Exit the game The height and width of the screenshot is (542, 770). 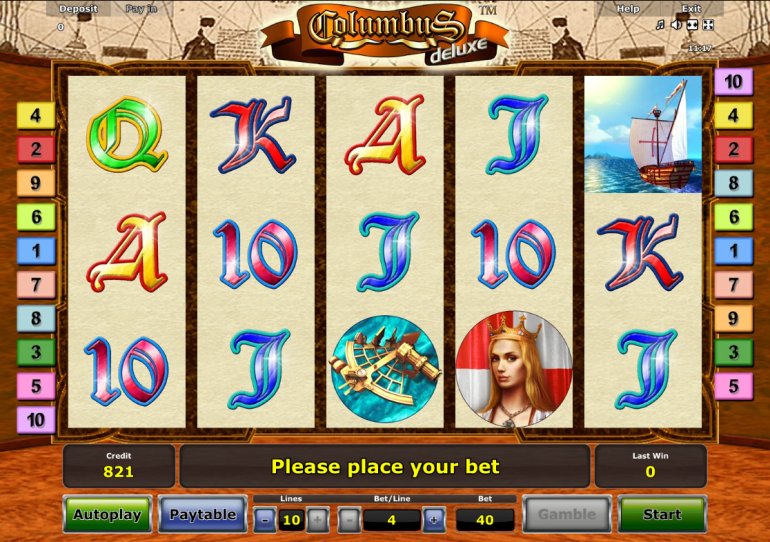point(691,9)
